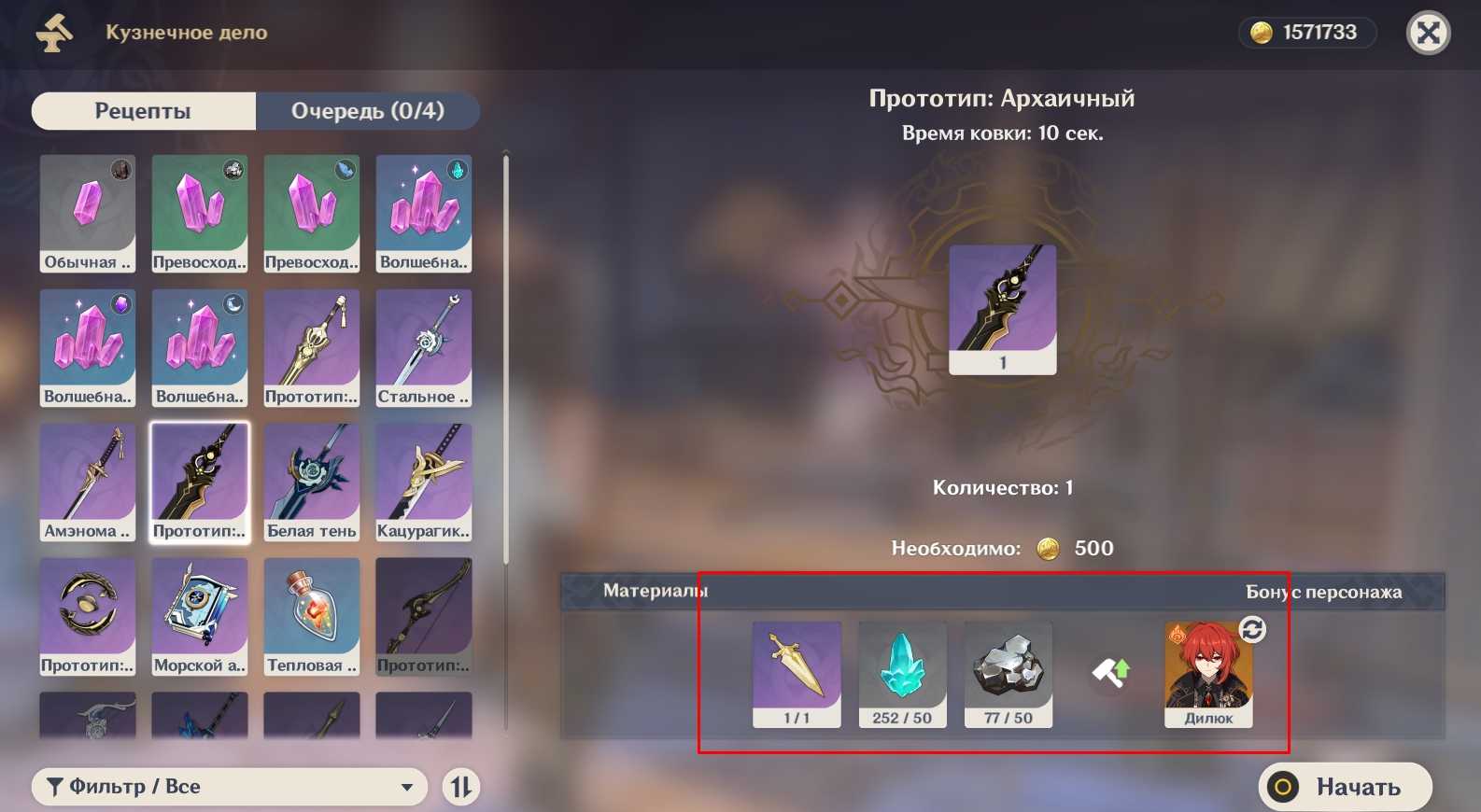Inspect the white iron chunk material
Screen dimensions: 1481x812
click(x=1008, y=674)
